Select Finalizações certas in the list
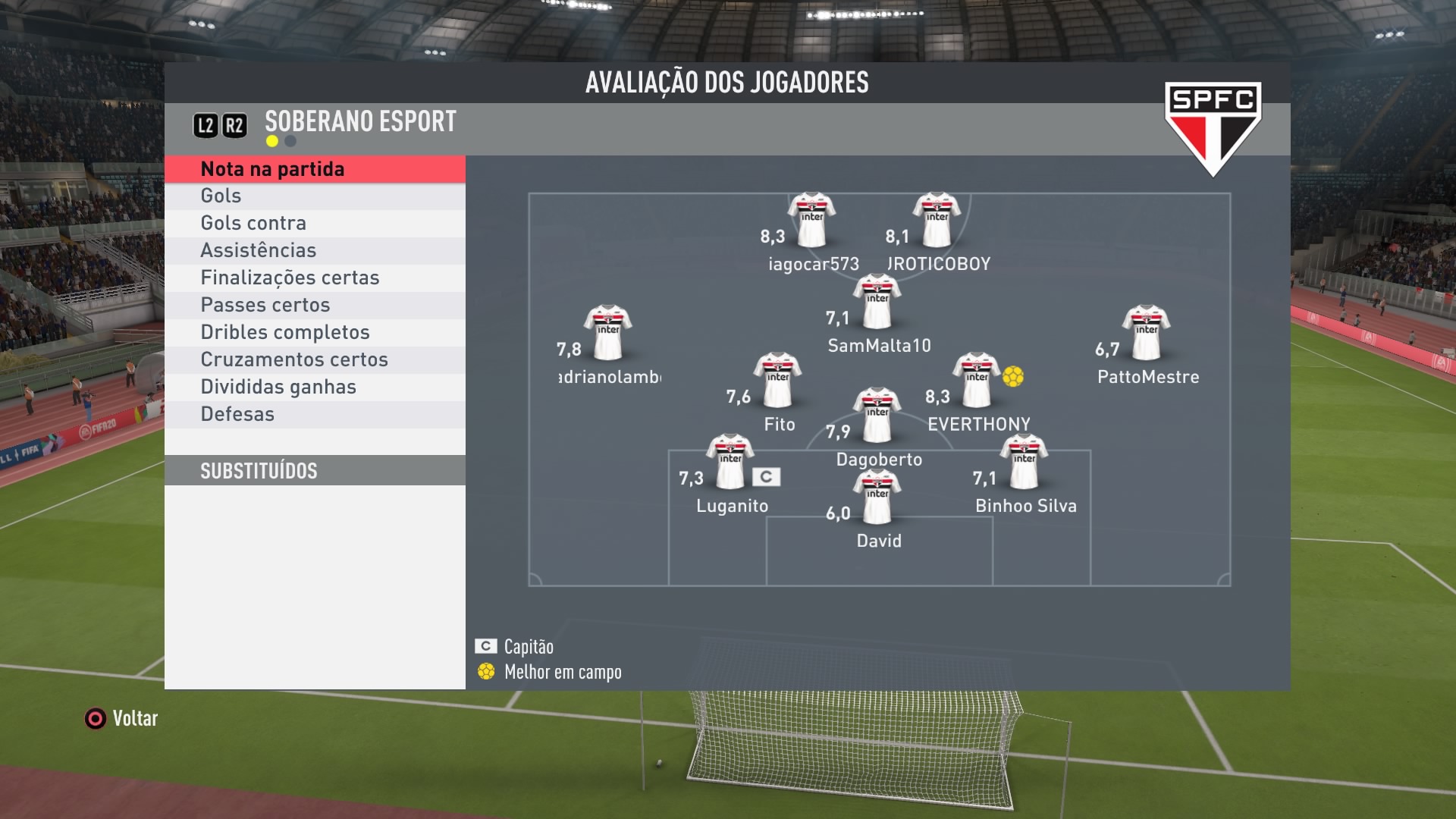This screenshot has height=819, width=1456. pyautogui.click(x=315, y=278)
